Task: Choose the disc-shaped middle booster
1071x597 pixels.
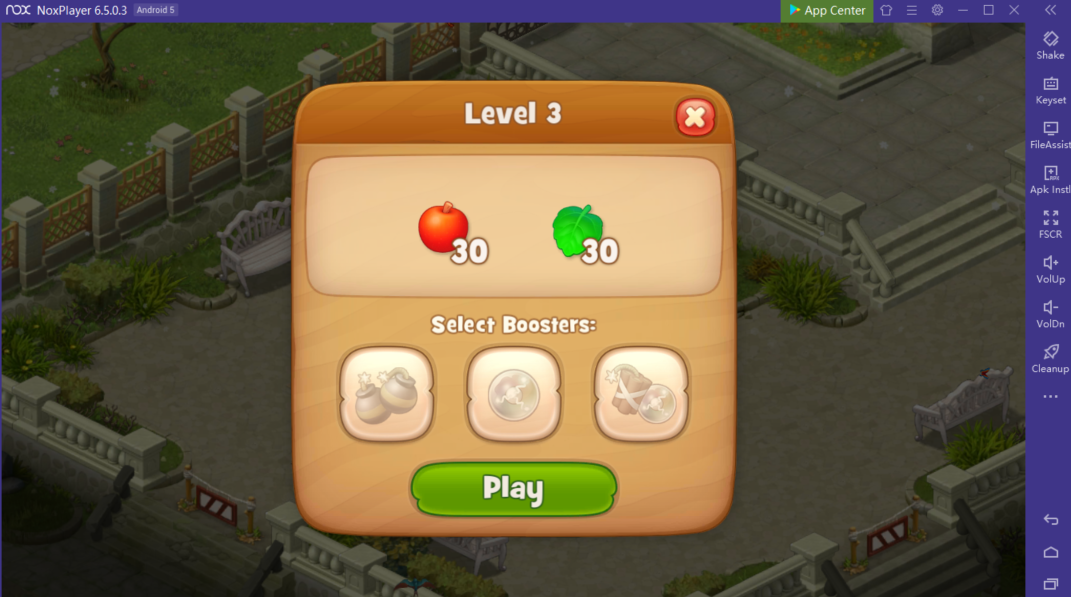Action: coord(513,393)
